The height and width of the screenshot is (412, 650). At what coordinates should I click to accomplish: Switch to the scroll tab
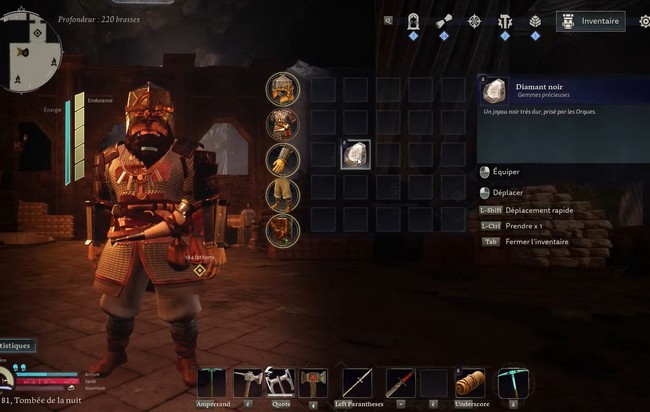click(444, 21)
